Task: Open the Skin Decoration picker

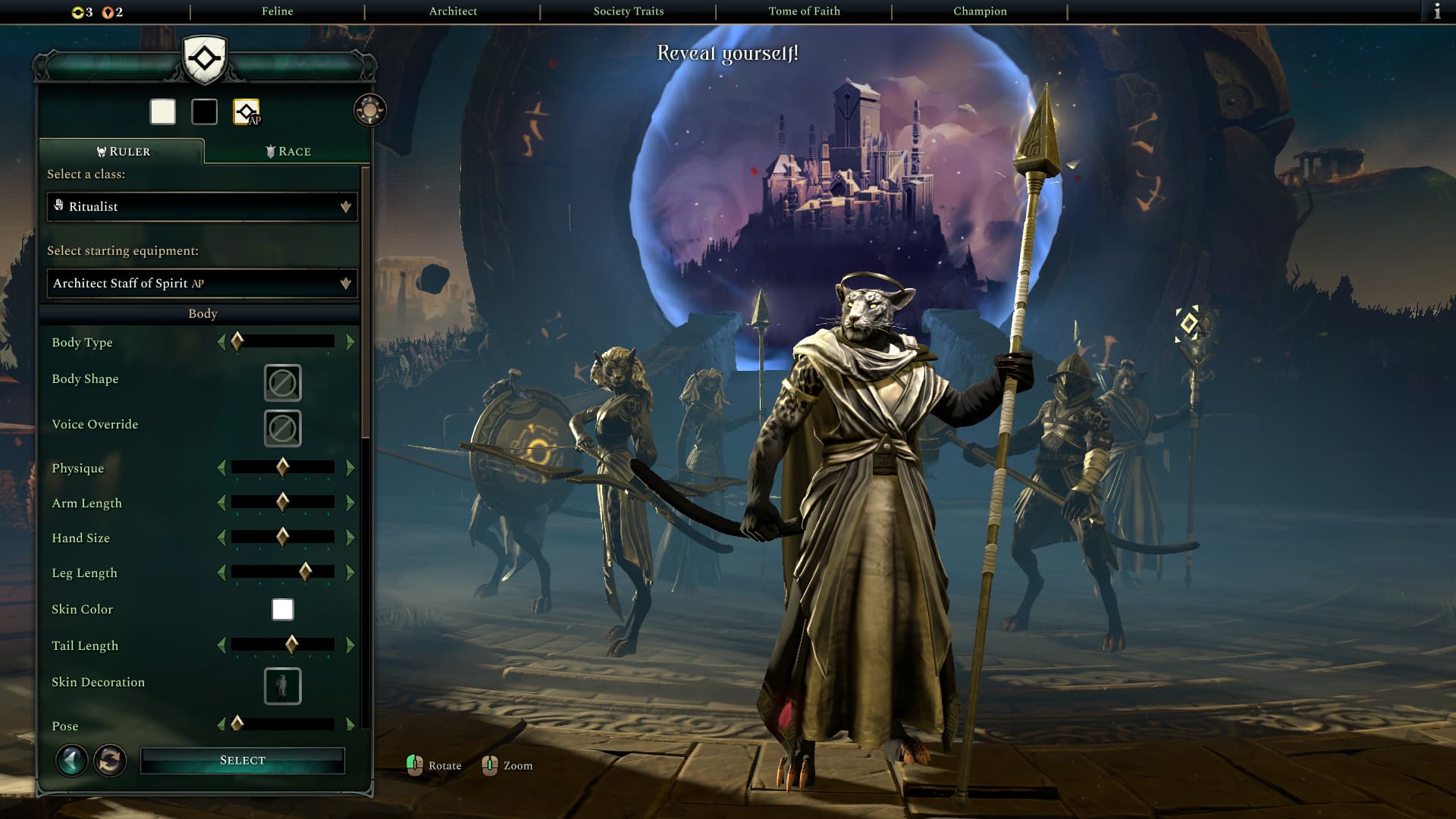Action: click(x=282, y=686)
